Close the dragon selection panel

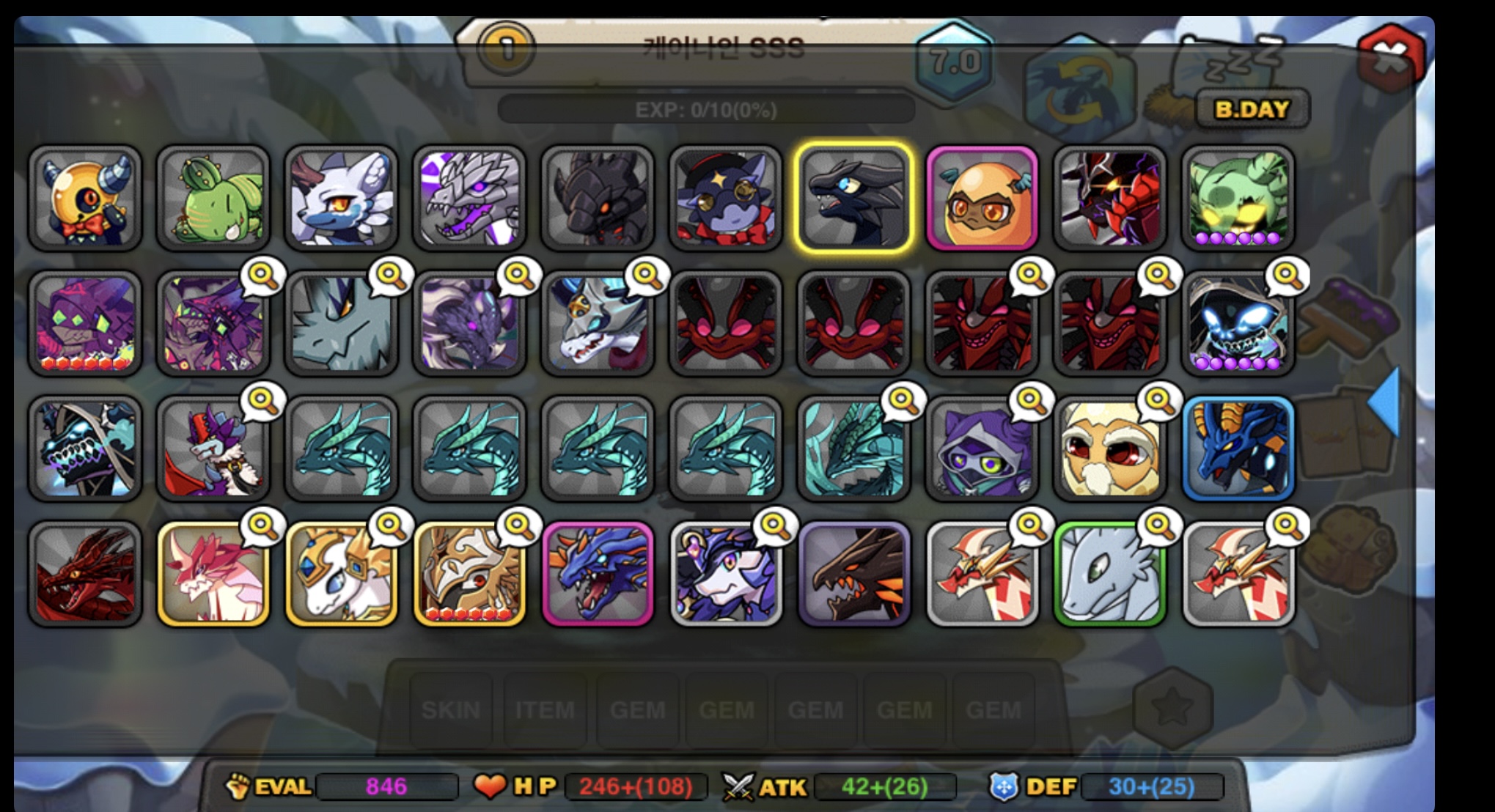click(1389, 55)
